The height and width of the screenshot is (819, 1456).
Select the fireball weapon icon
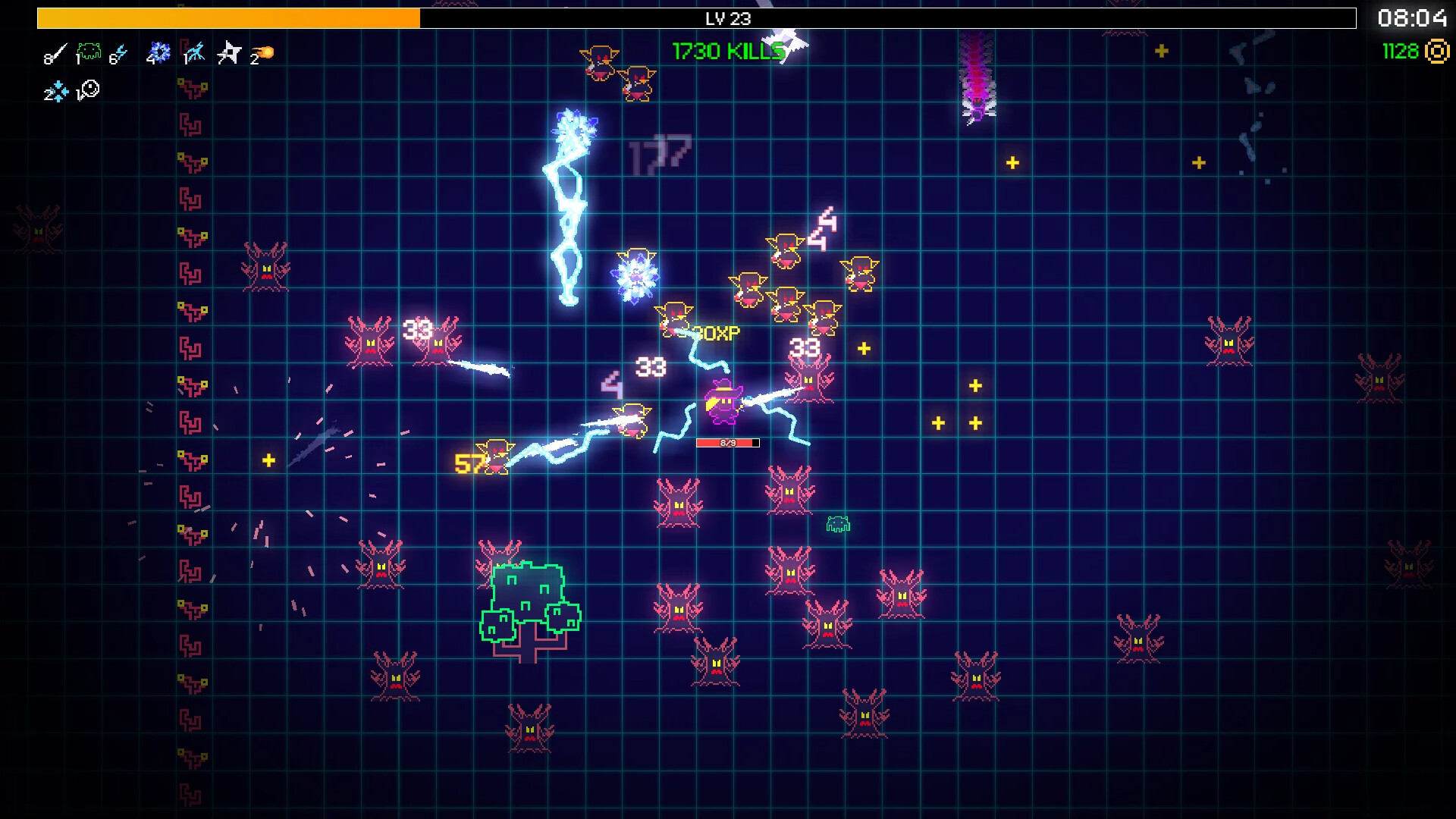(x=264, y=52)
